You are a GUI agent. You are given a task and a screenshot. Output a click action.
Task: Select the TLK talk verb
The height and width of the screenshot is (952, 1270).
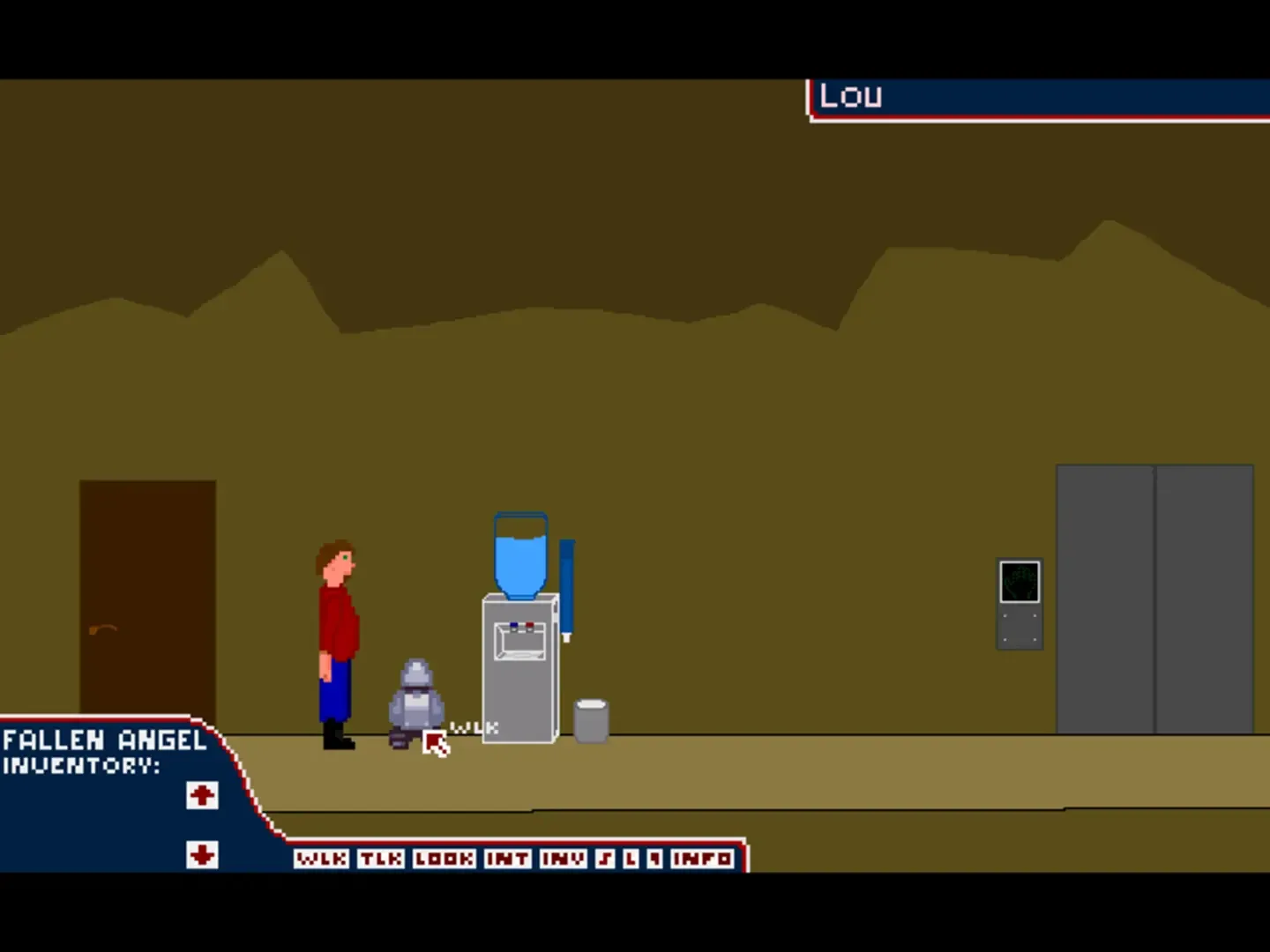[x=379, y=858]
